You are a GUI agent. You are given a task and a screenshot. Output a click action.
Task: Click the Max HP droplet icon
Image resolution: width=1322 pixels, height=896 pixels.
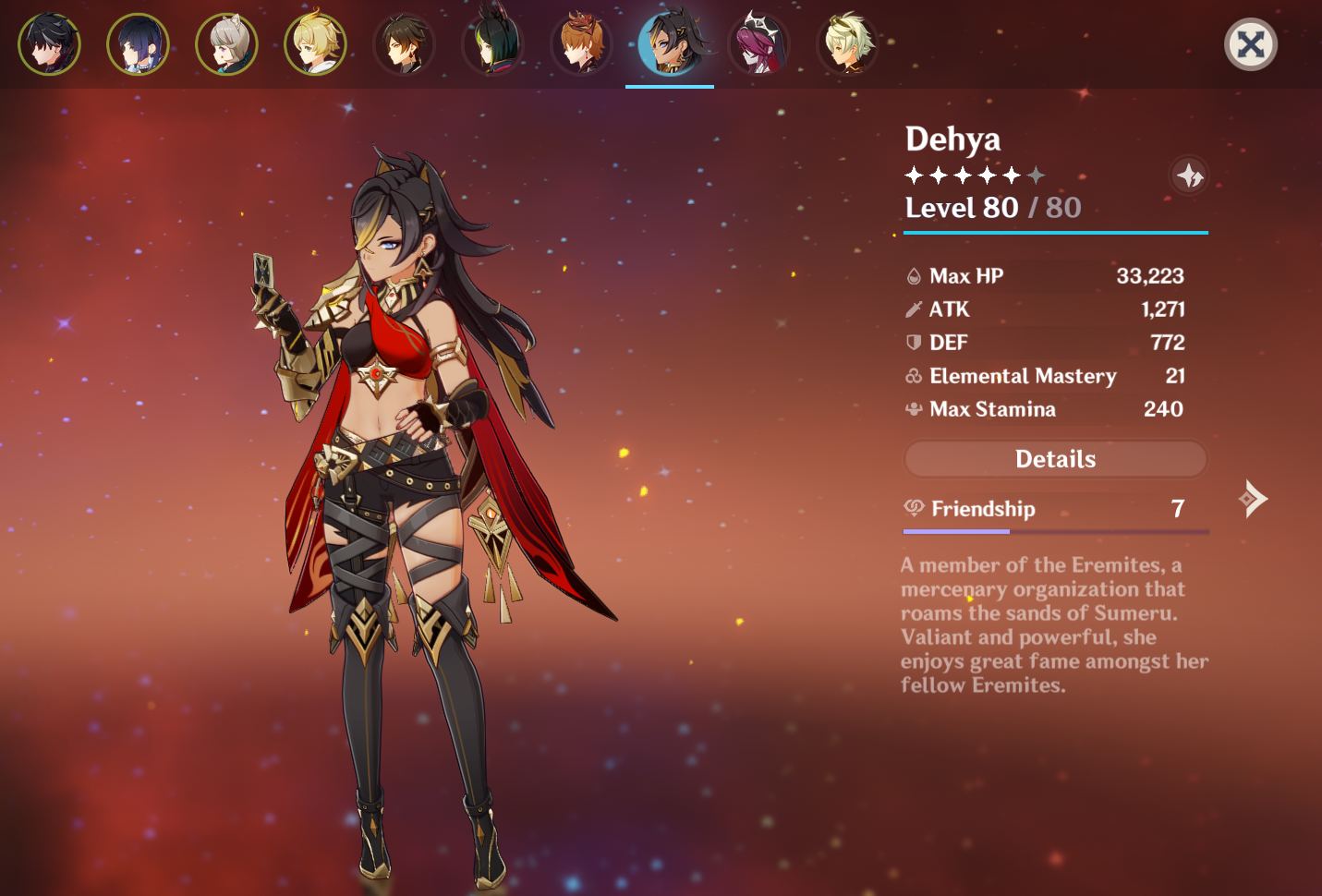click(x=913, y=274)
